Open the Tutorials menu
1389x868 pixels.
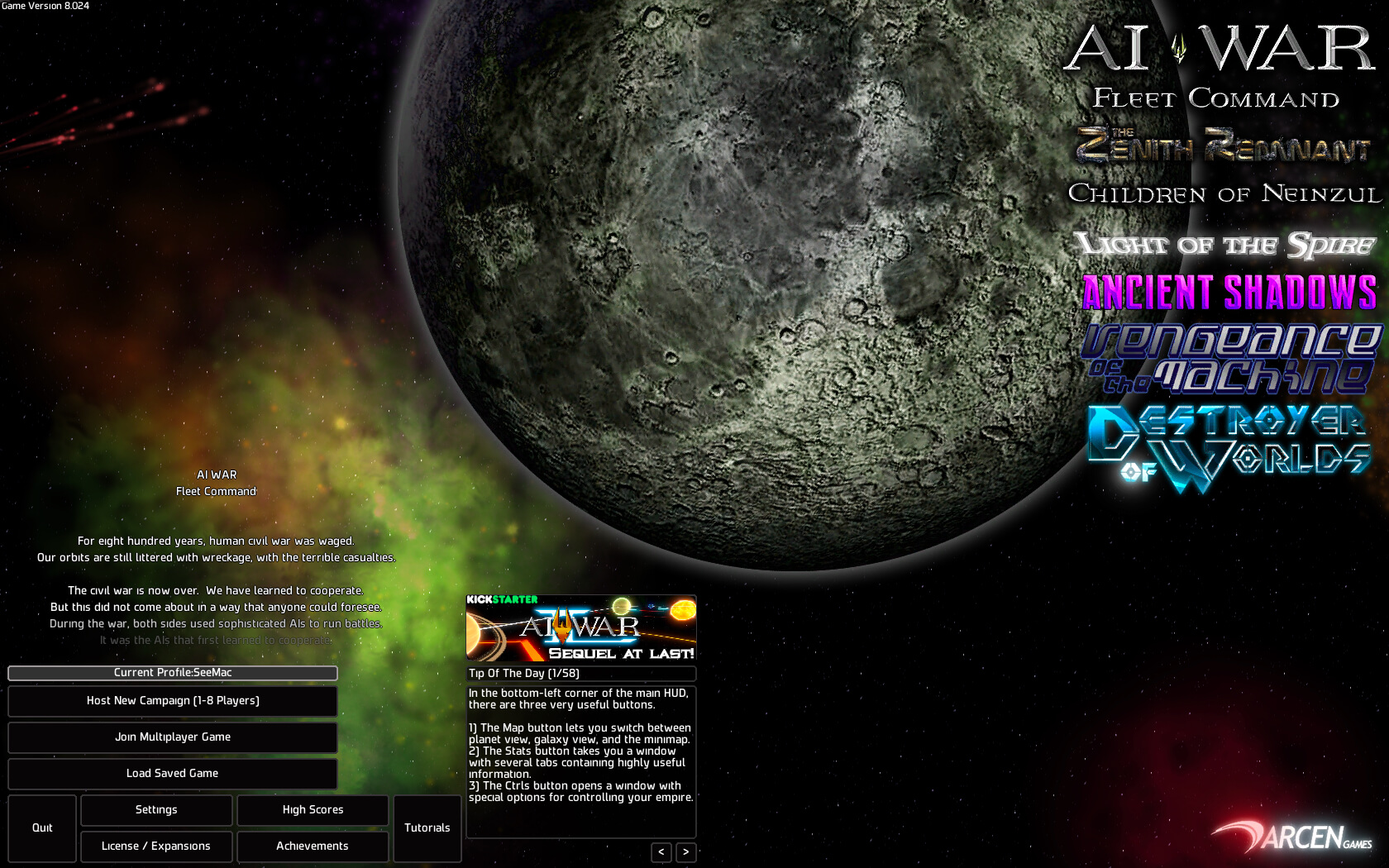click(x=427, y=828)
